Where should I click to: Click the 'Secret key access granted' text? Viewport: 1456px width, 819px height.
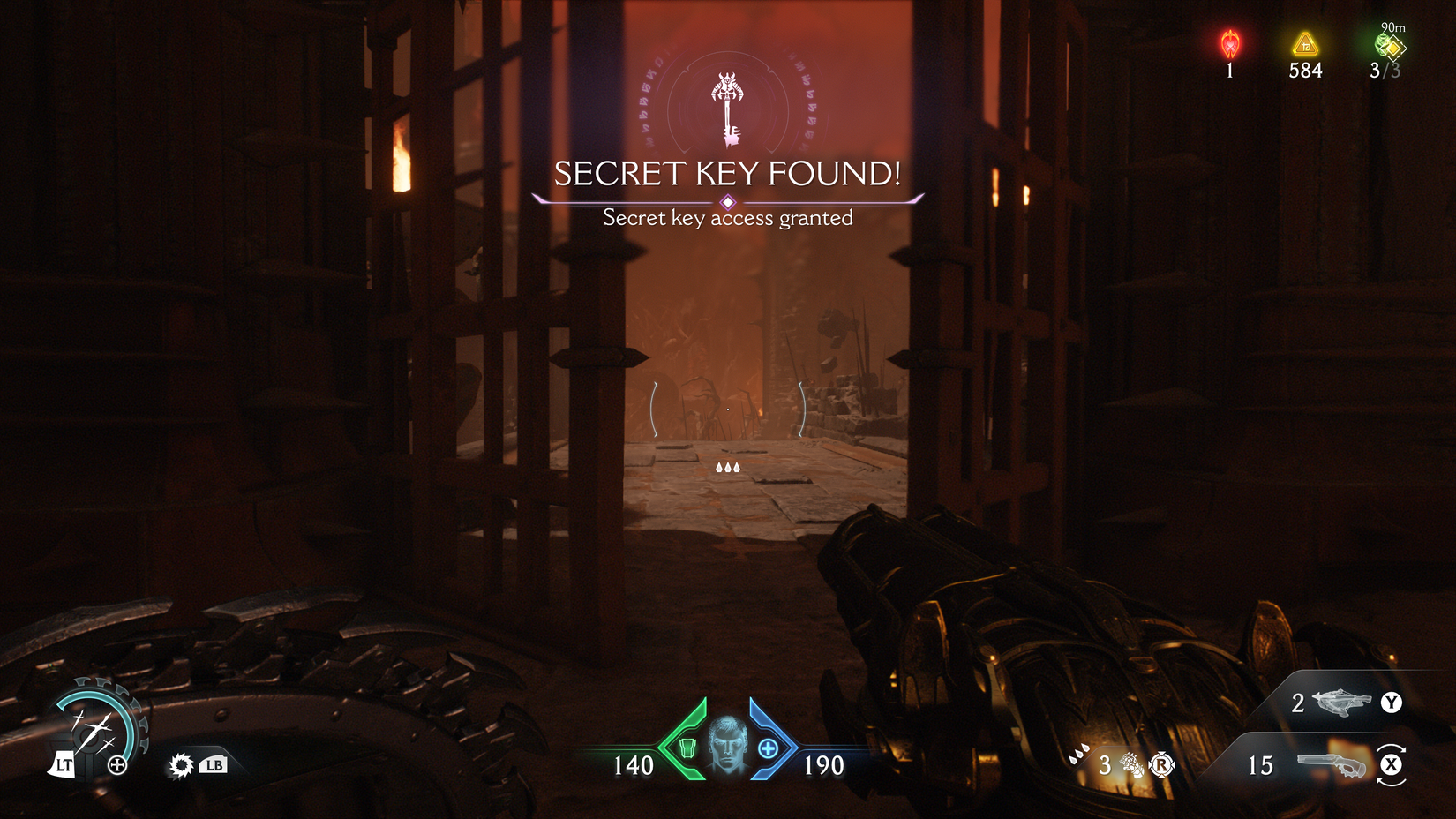727,217
